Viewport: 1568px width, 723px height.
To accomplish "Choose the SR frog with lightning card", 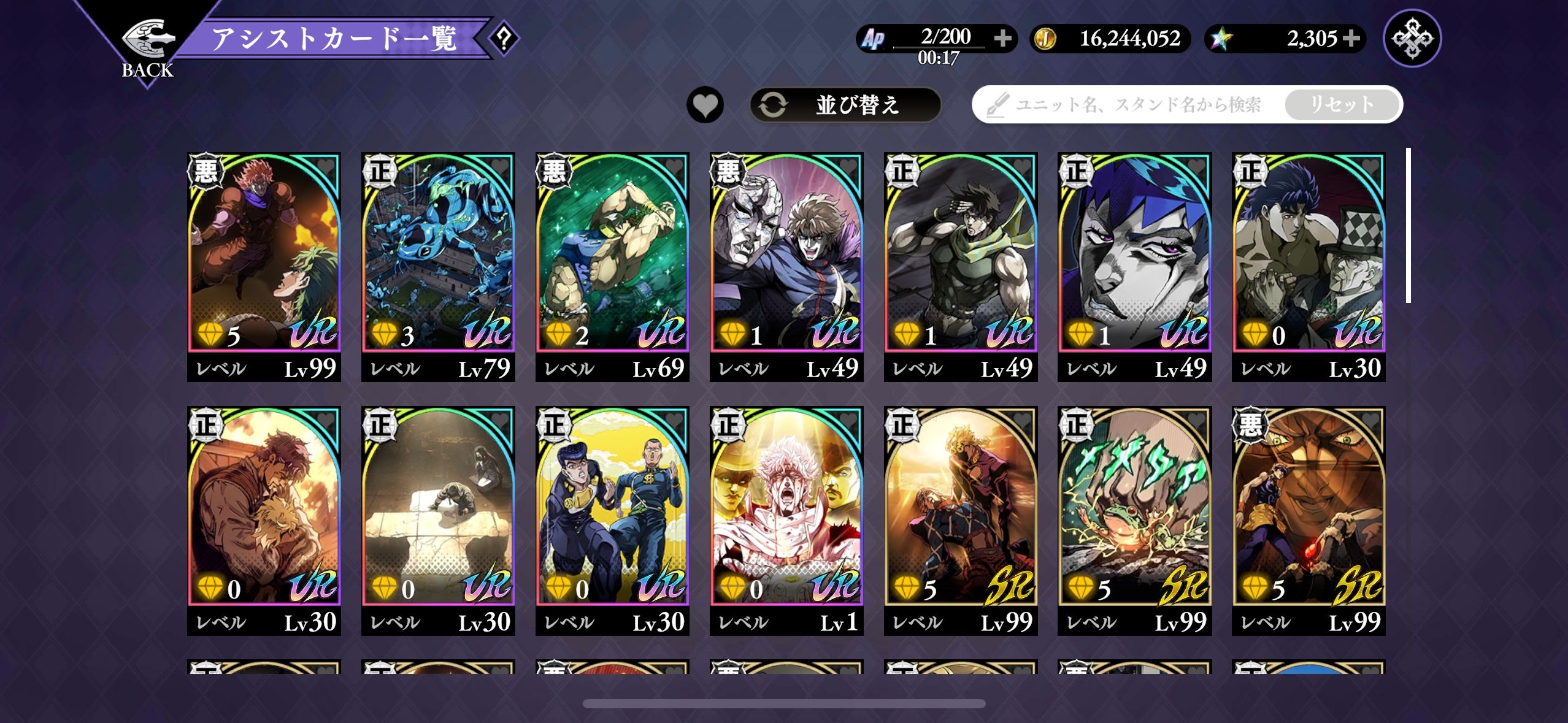I will (x=1134, y=511).
